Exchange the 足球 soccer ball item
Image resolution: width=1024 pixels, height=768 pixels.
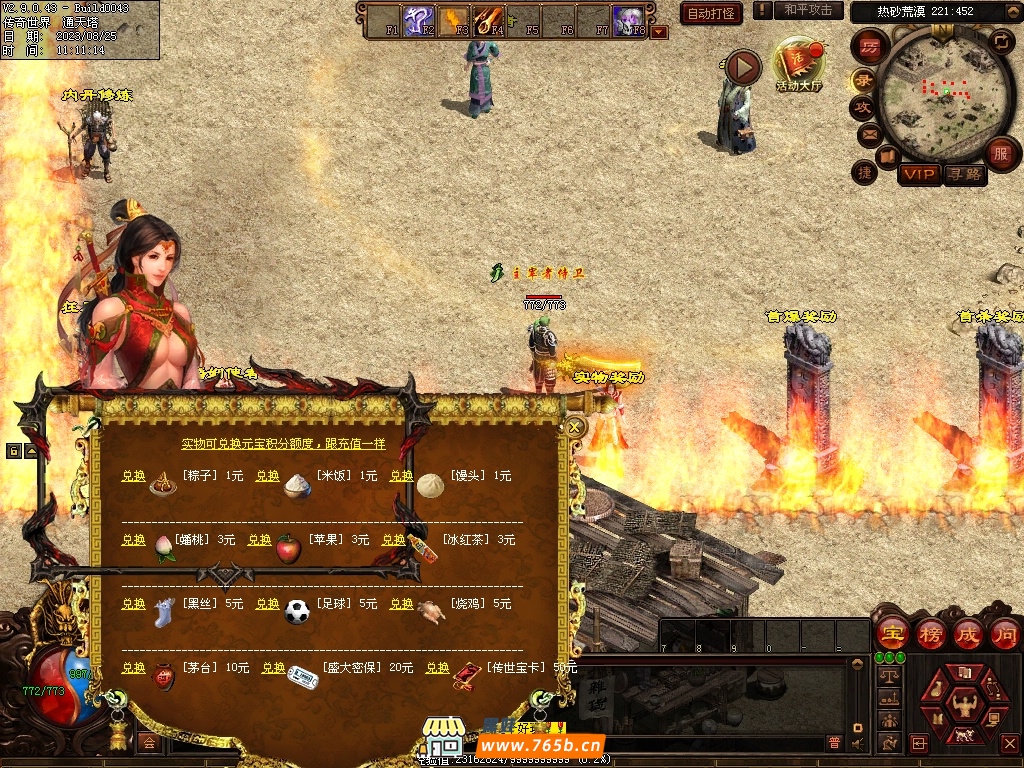tap(267, 604)
